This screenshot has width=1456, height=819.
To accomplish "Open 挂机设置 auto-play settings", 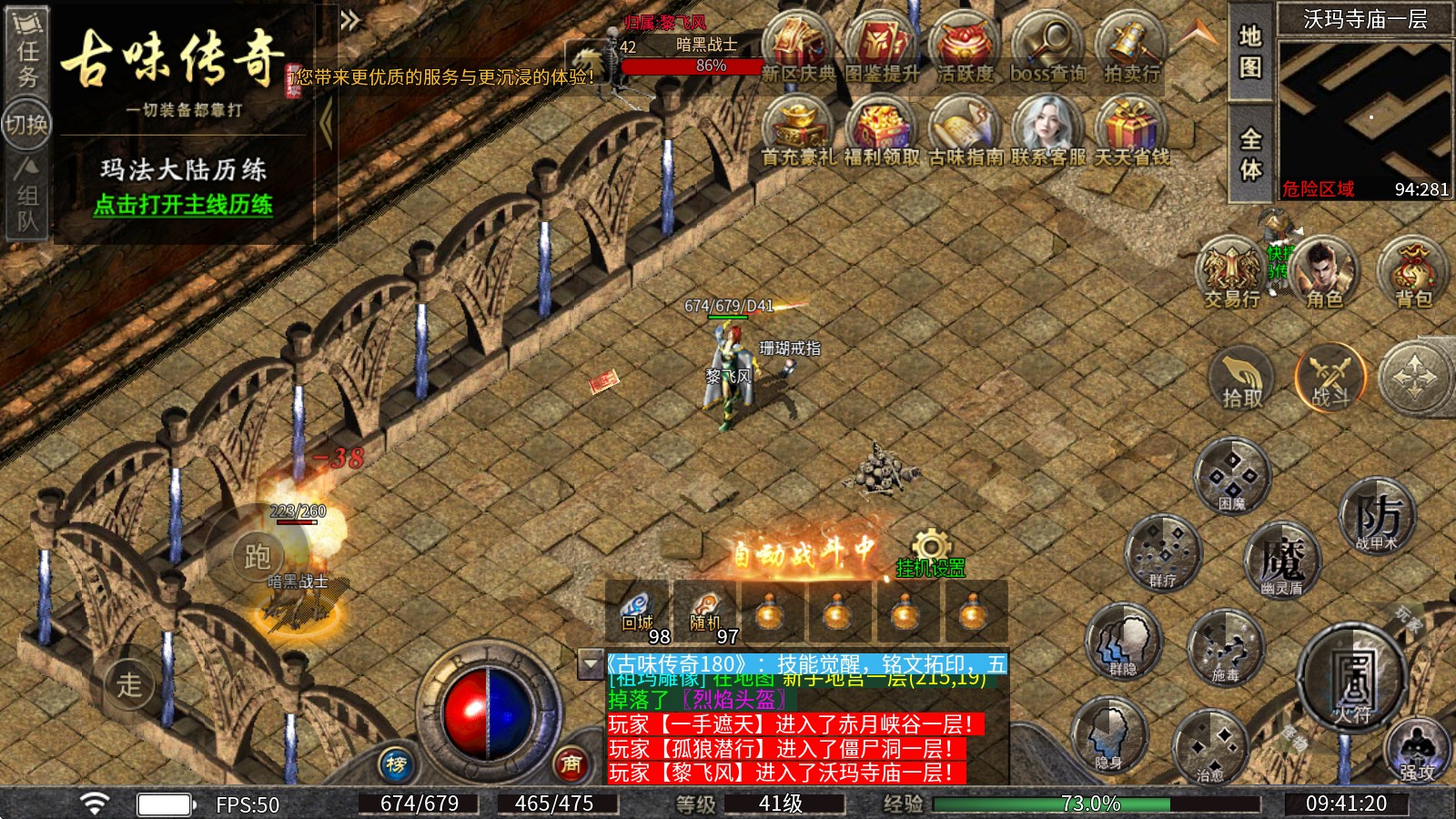I will [x=930, y=556].
